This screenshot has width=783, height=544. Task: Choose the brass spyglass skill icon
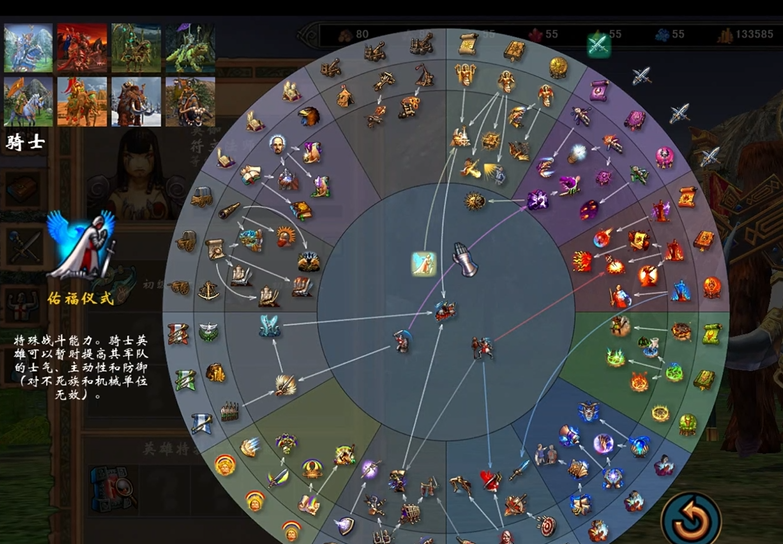pos(230,210)
